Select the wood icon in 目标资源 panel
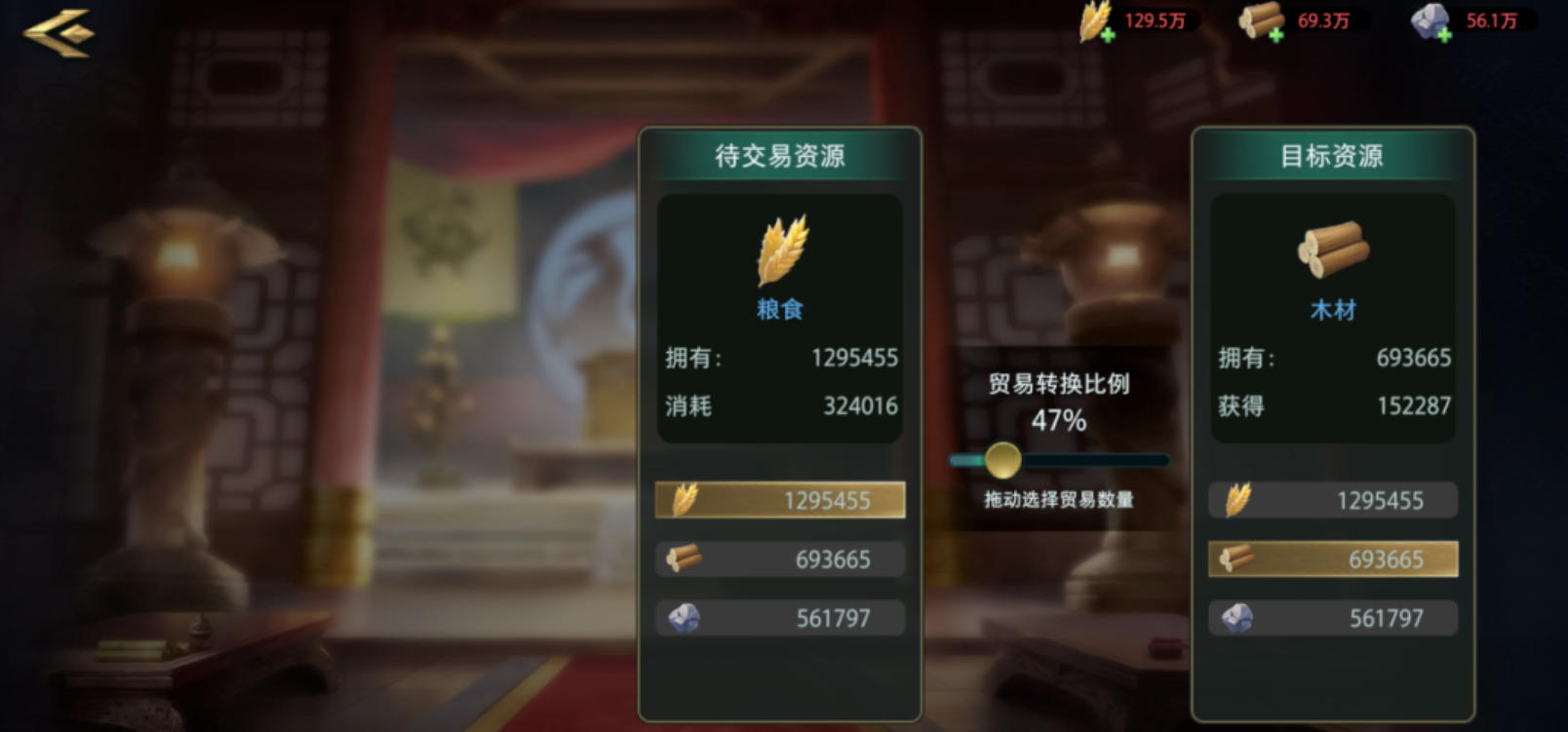 1333,251
